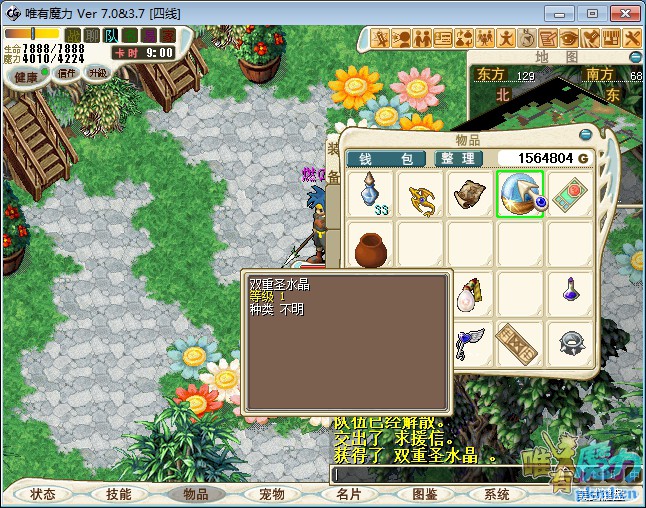Image resolution: width=646 pixels, height=508 pixels.
Task: Close the game window
Action: point(624,14)
